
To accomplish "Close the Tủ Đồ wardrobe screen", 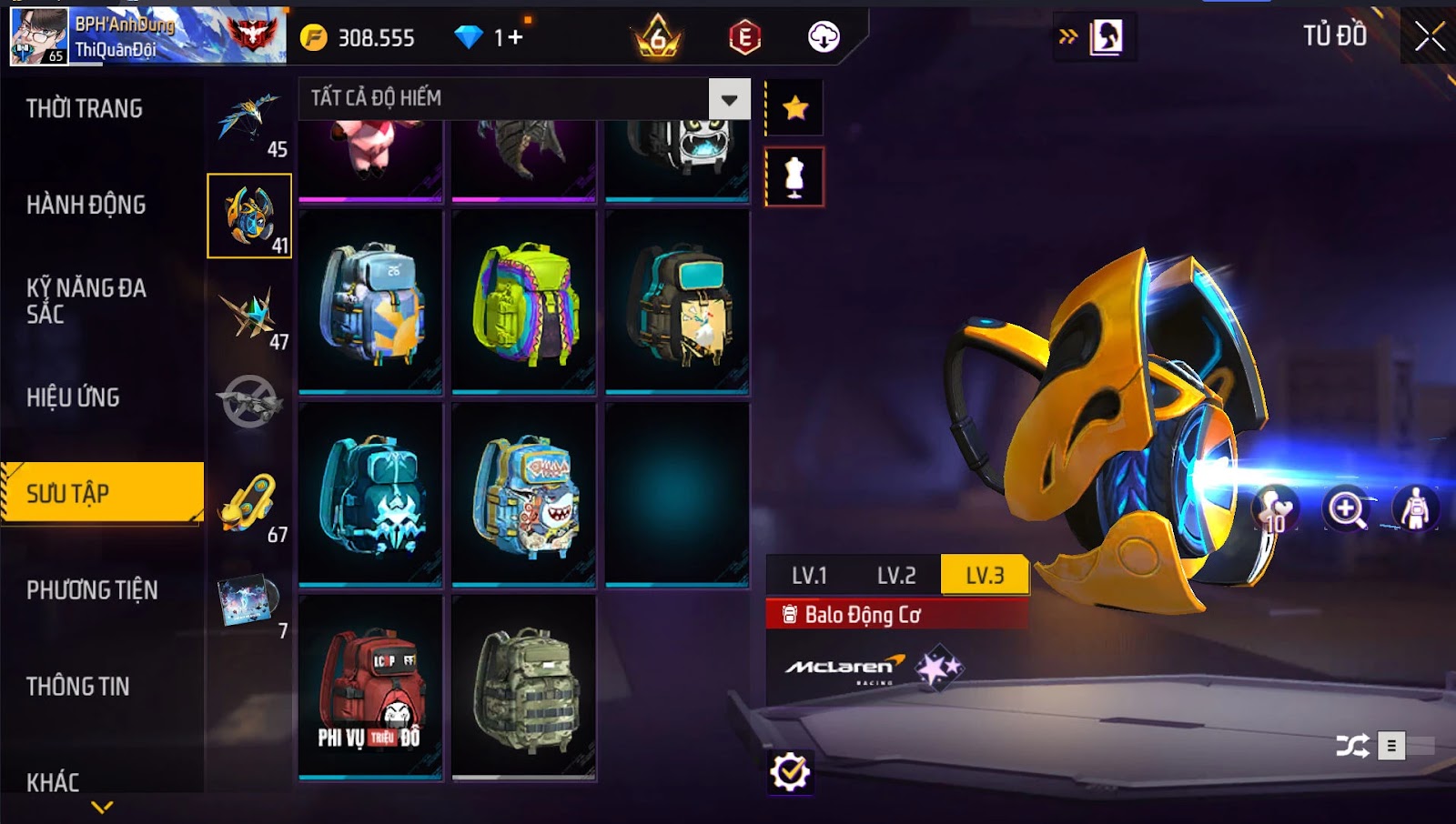I will [1430, 36].
